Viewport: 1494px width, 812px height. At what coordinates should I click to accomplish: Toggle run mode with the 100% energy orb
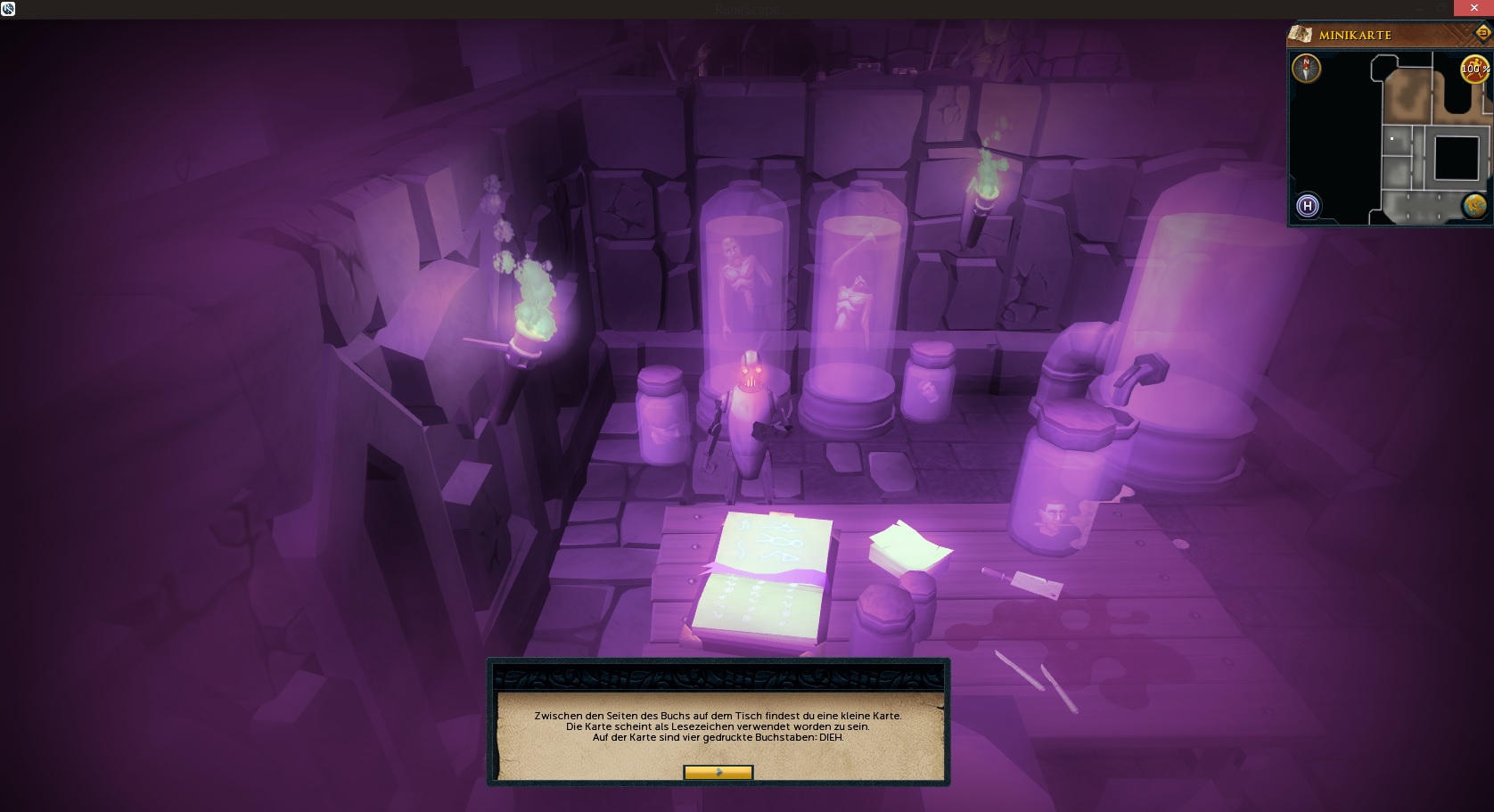(x=1473, y=69)
